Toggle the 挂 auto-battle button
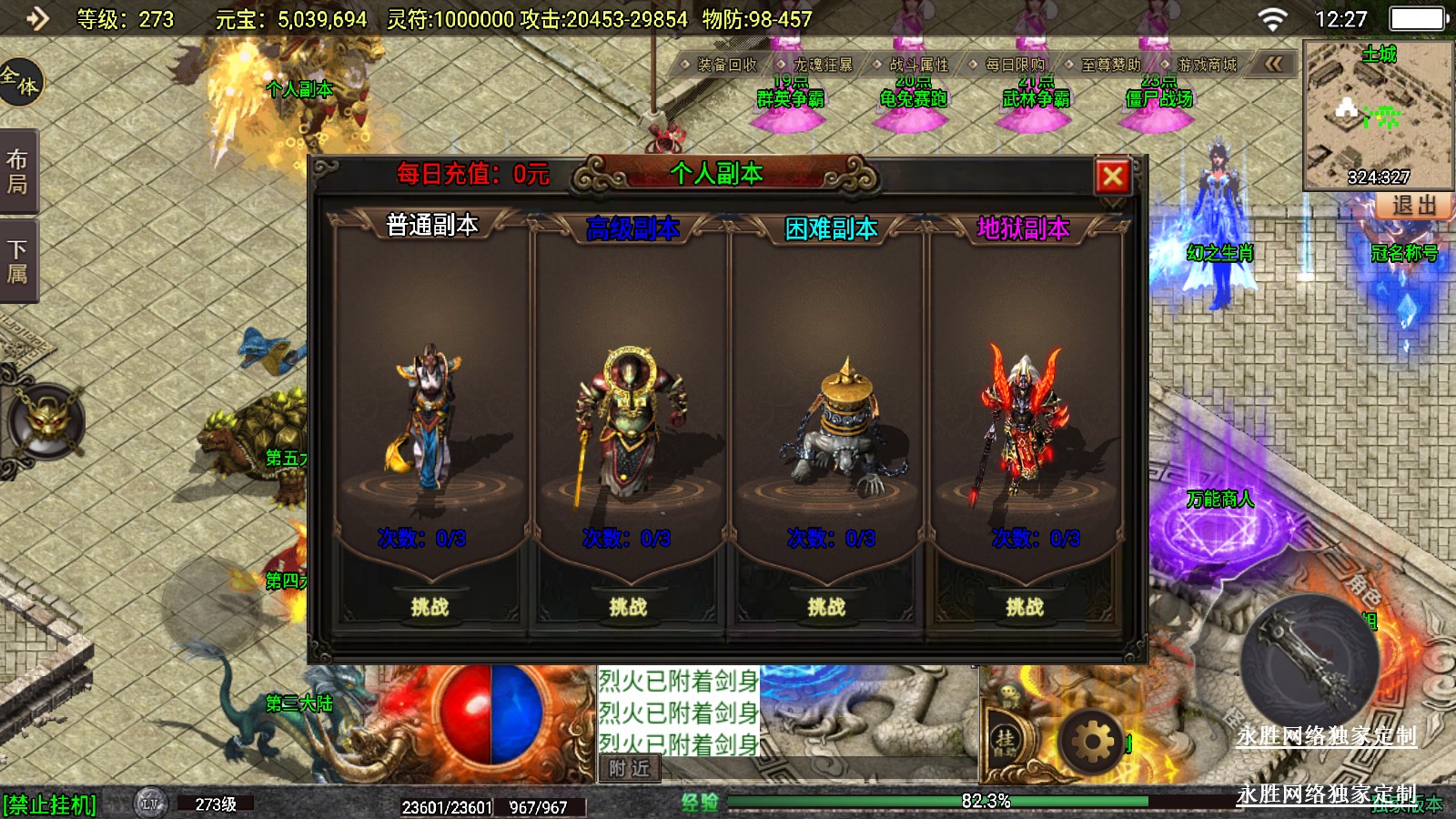1456x819 pixels. coord(1006,741)
